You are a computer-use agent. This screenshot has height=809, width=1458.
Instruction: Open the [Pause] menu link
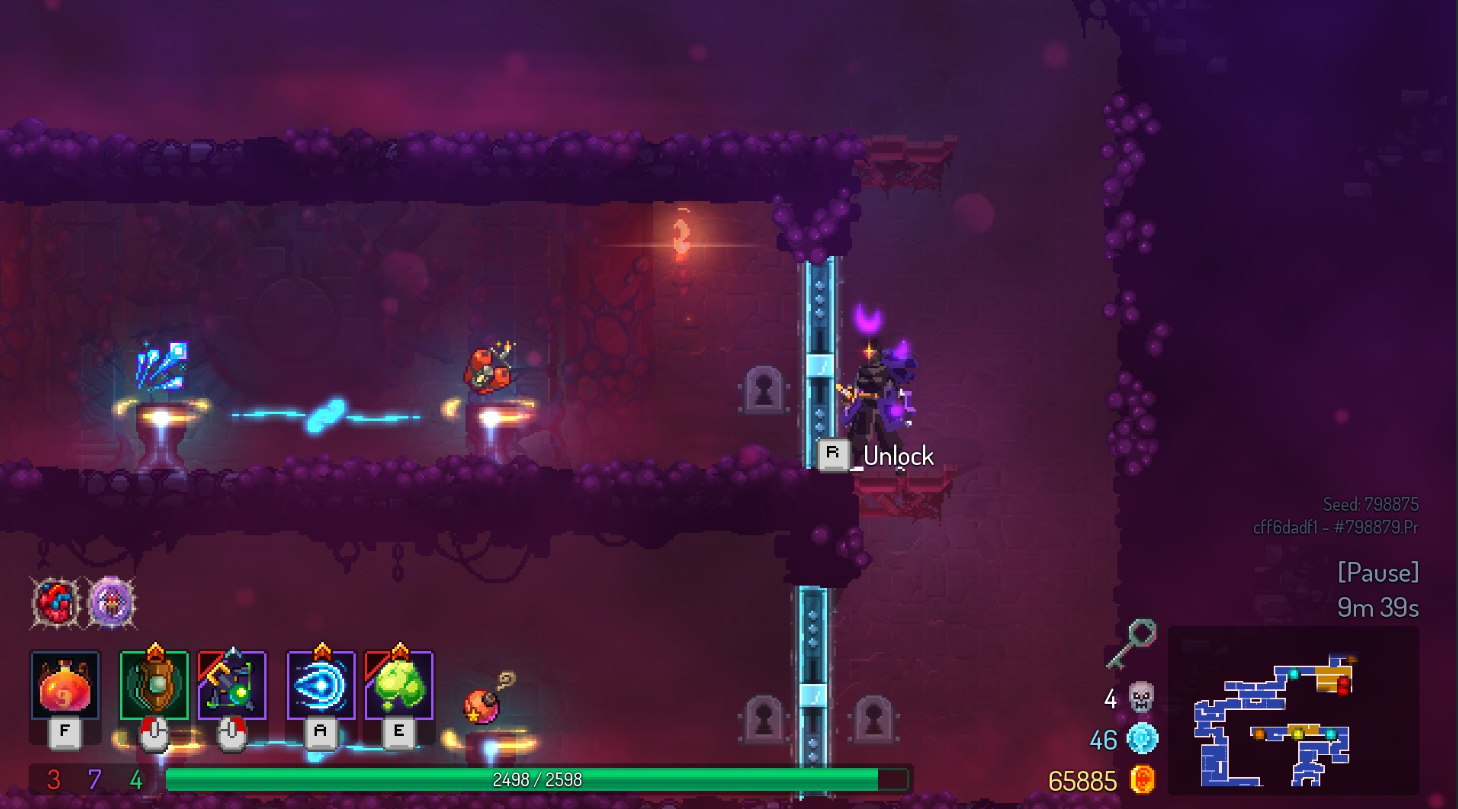[x=1380, y=572]
